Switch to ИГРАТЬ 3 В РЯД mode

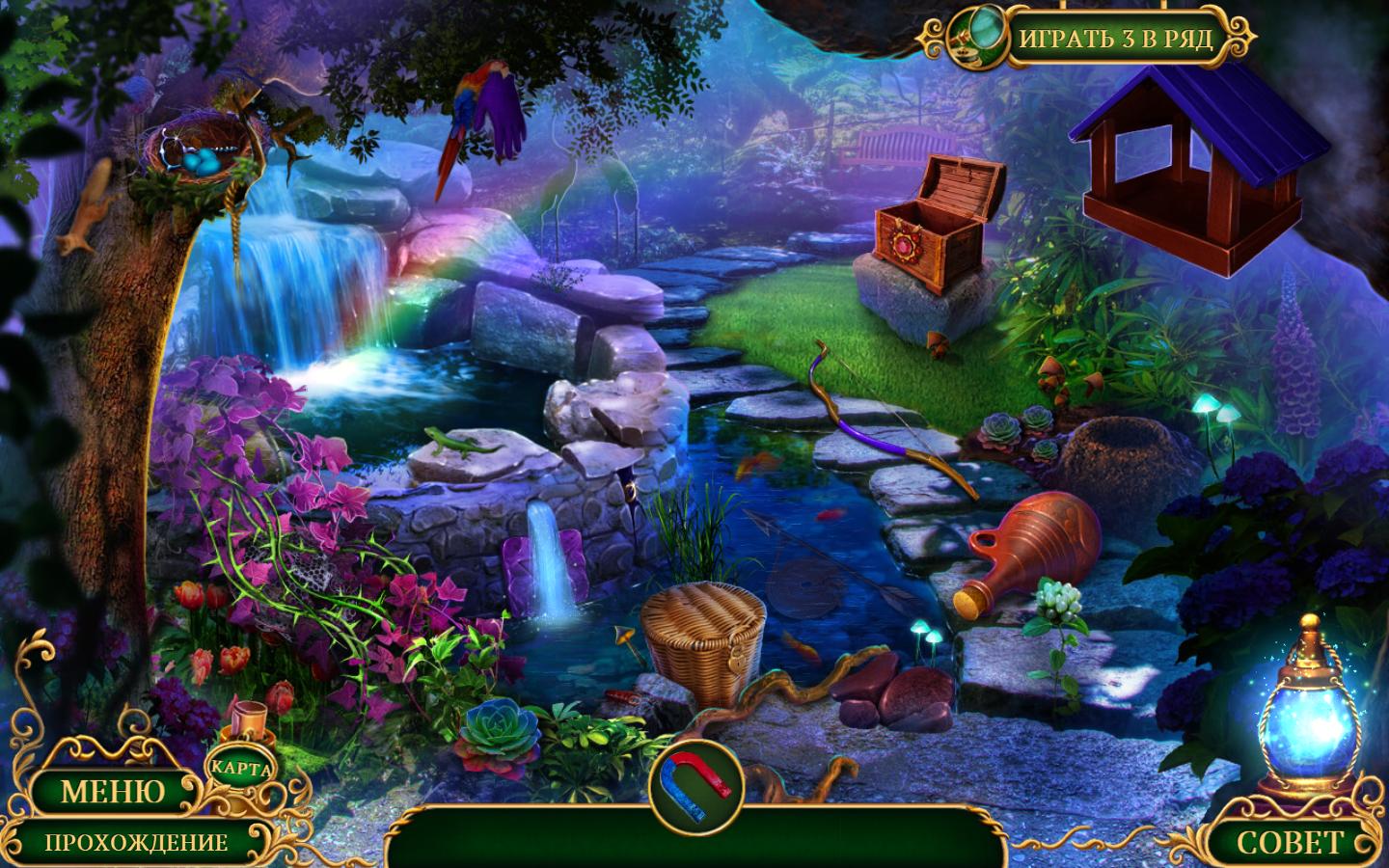click(1115, 41)
